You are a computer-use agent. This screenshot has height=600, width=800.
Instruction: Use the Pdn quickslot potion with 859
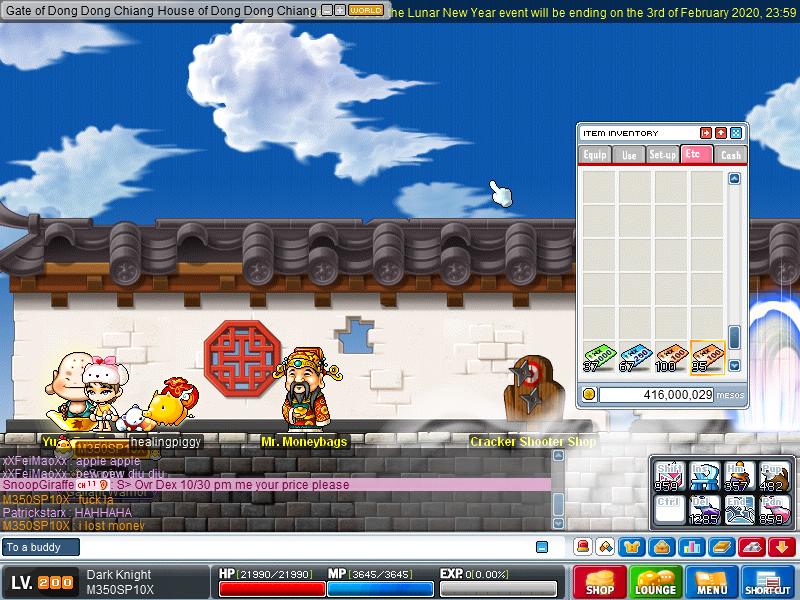click(x=774, y=510)
